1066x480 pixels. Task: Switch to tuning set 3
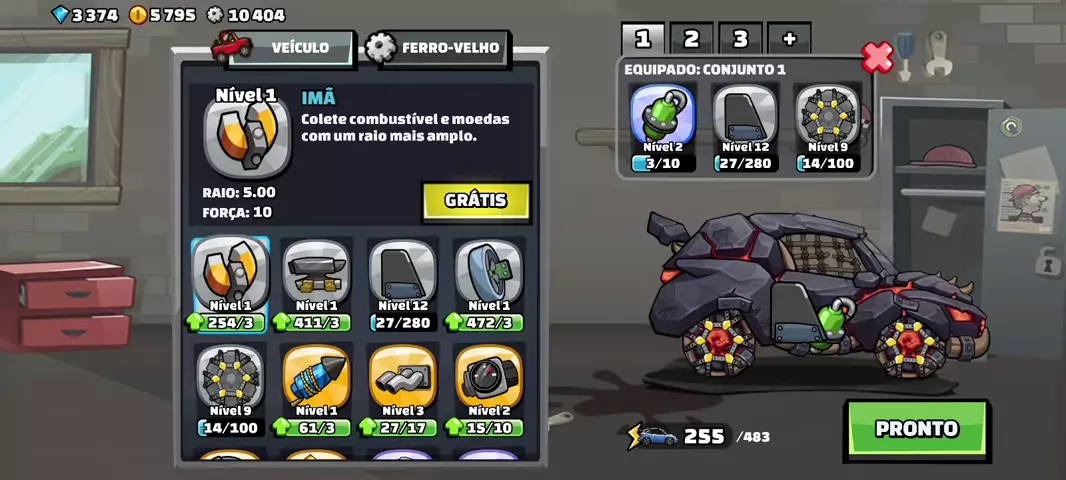click(x=740, y=39)
